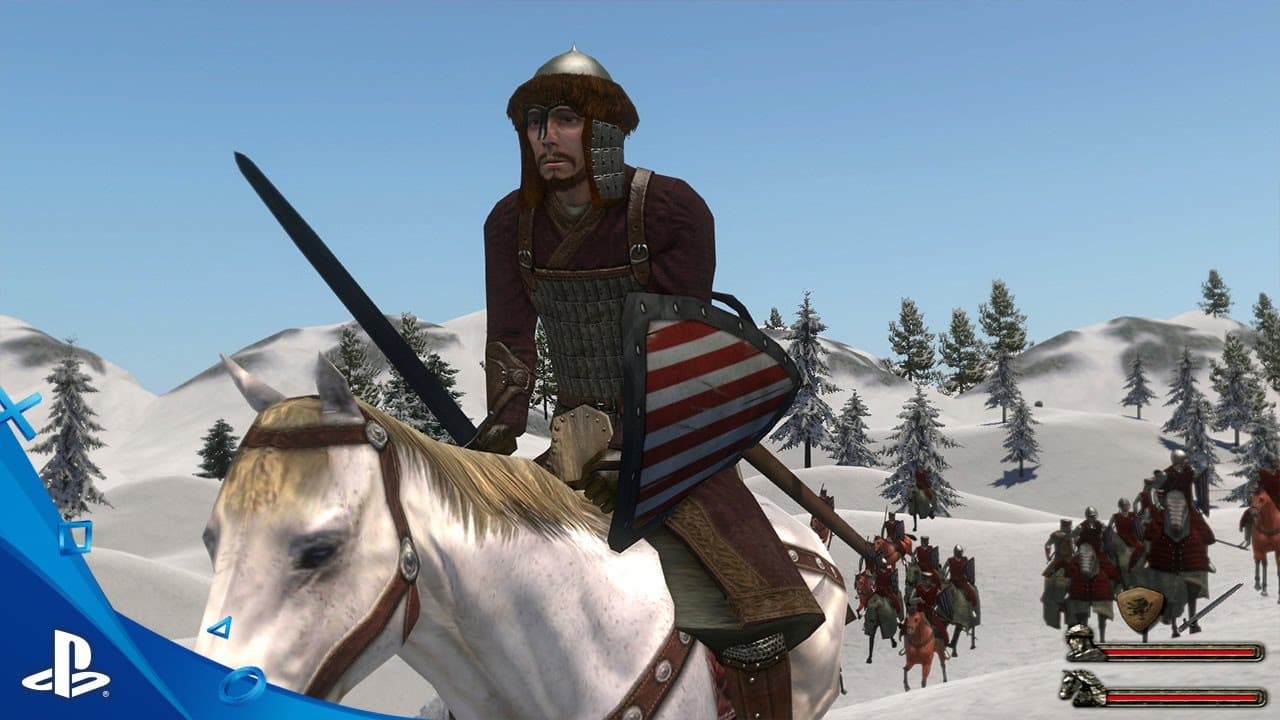Select the horse head icon on the lower health bar
This screenshot has height=720, width=1280.
(x=1077, y=690)
